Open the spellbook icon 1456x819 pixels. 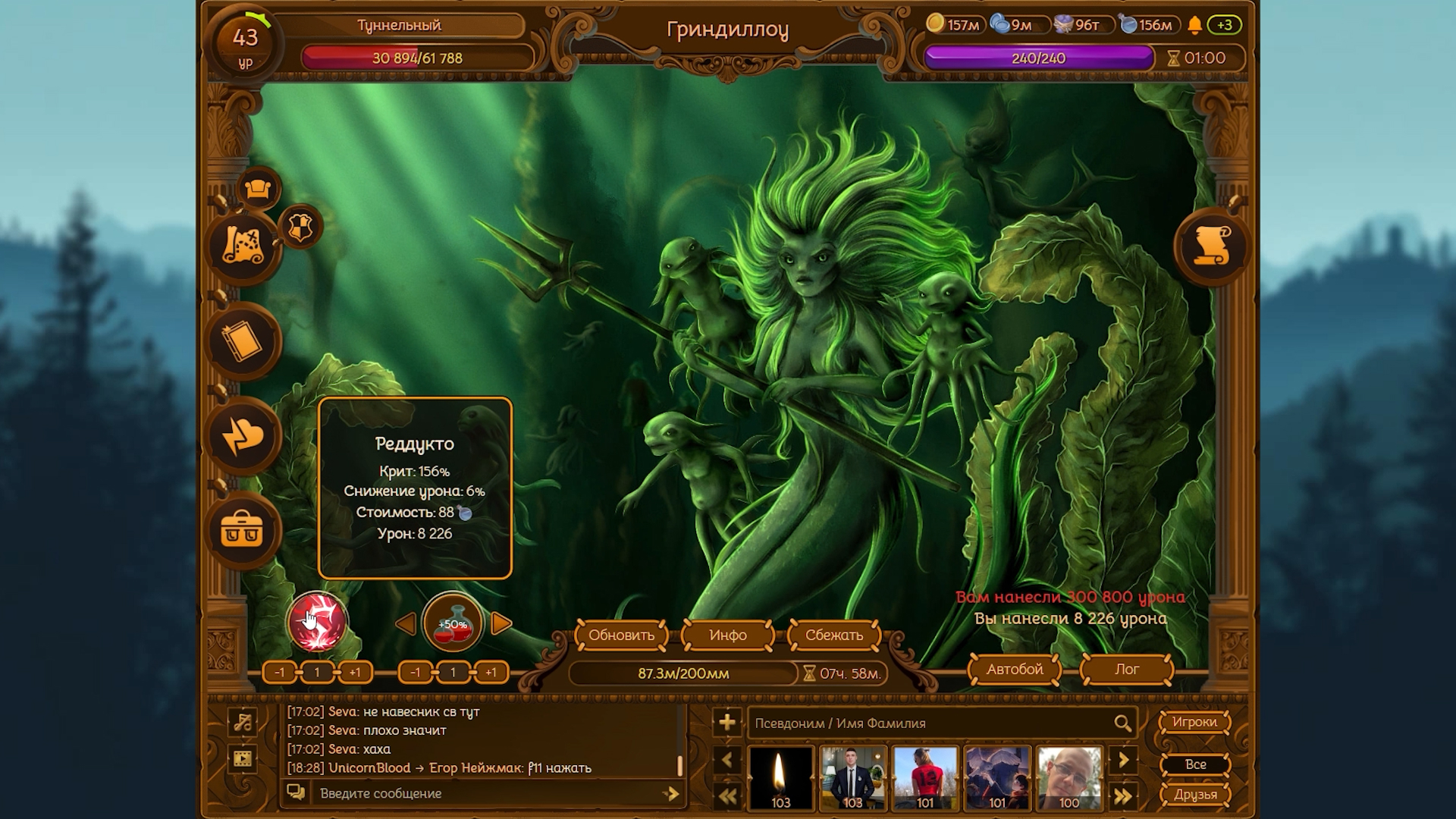(x=243, y=342)
